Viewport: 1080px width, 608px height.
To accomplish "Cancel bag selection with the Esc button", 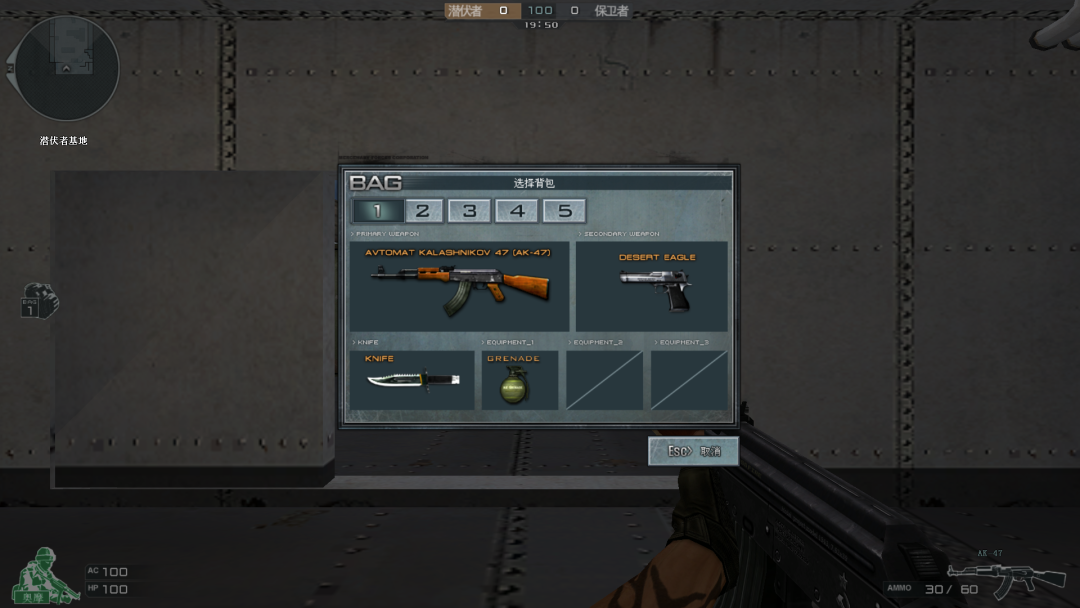I will click(693, 451).
